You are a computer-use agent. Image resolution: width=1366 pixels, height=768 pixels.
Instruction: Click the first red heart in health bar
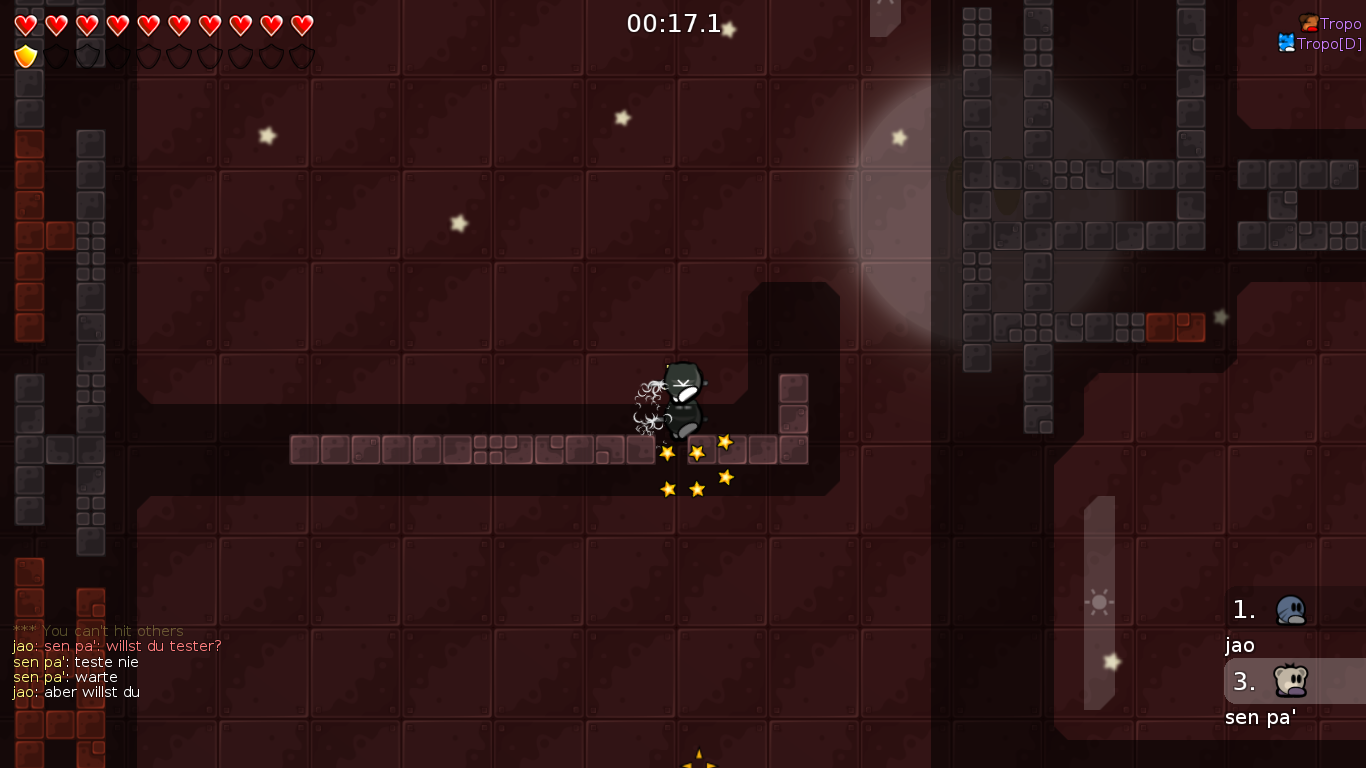pos(27,25)
